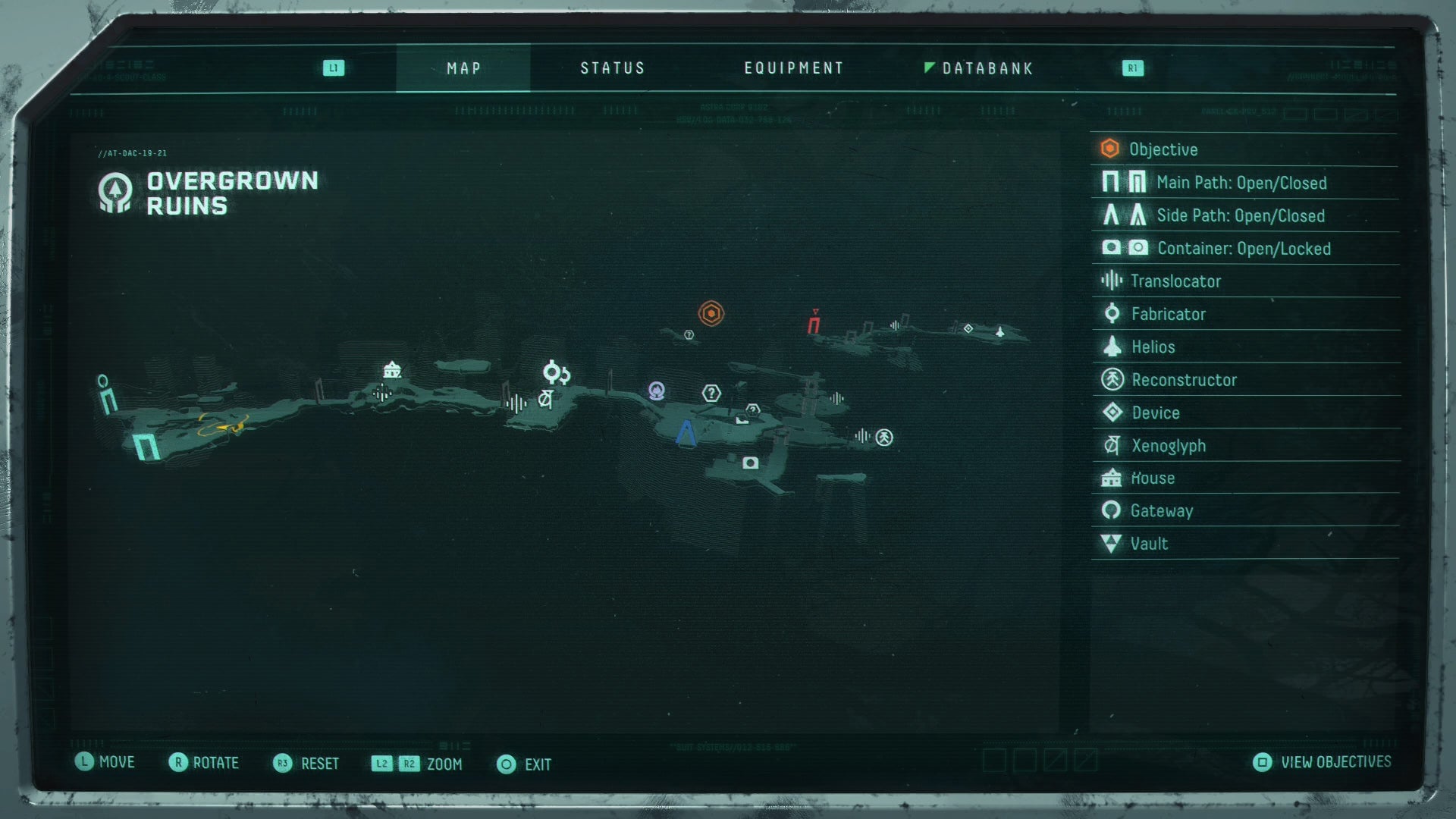1456x819 pixels.
Task: Click the Fabricator legend icon
Action: click(1112, 313)
